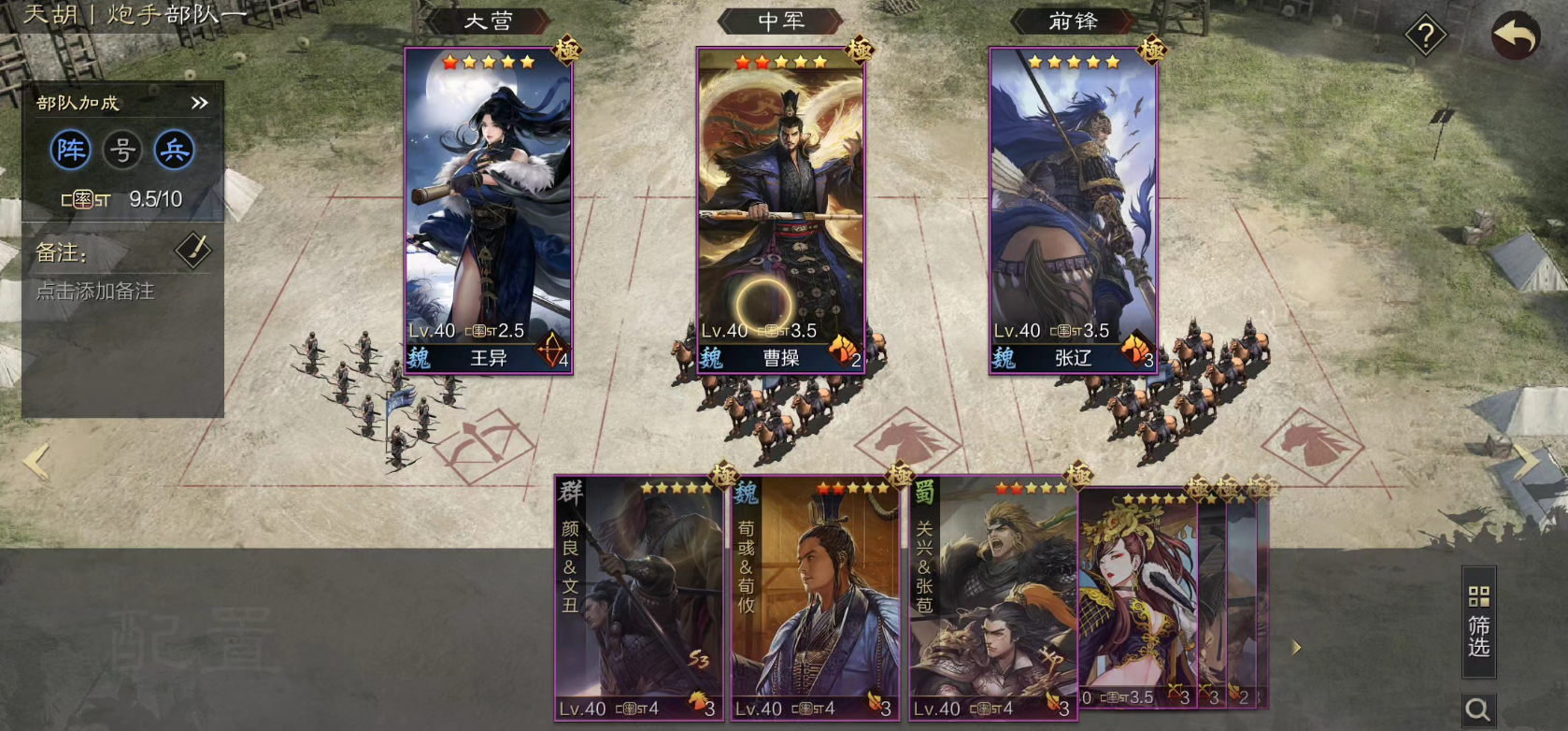Open the 兵 troop type bonus icon
This screenshot has height=731, width=1568.
[x=175, y=150]
